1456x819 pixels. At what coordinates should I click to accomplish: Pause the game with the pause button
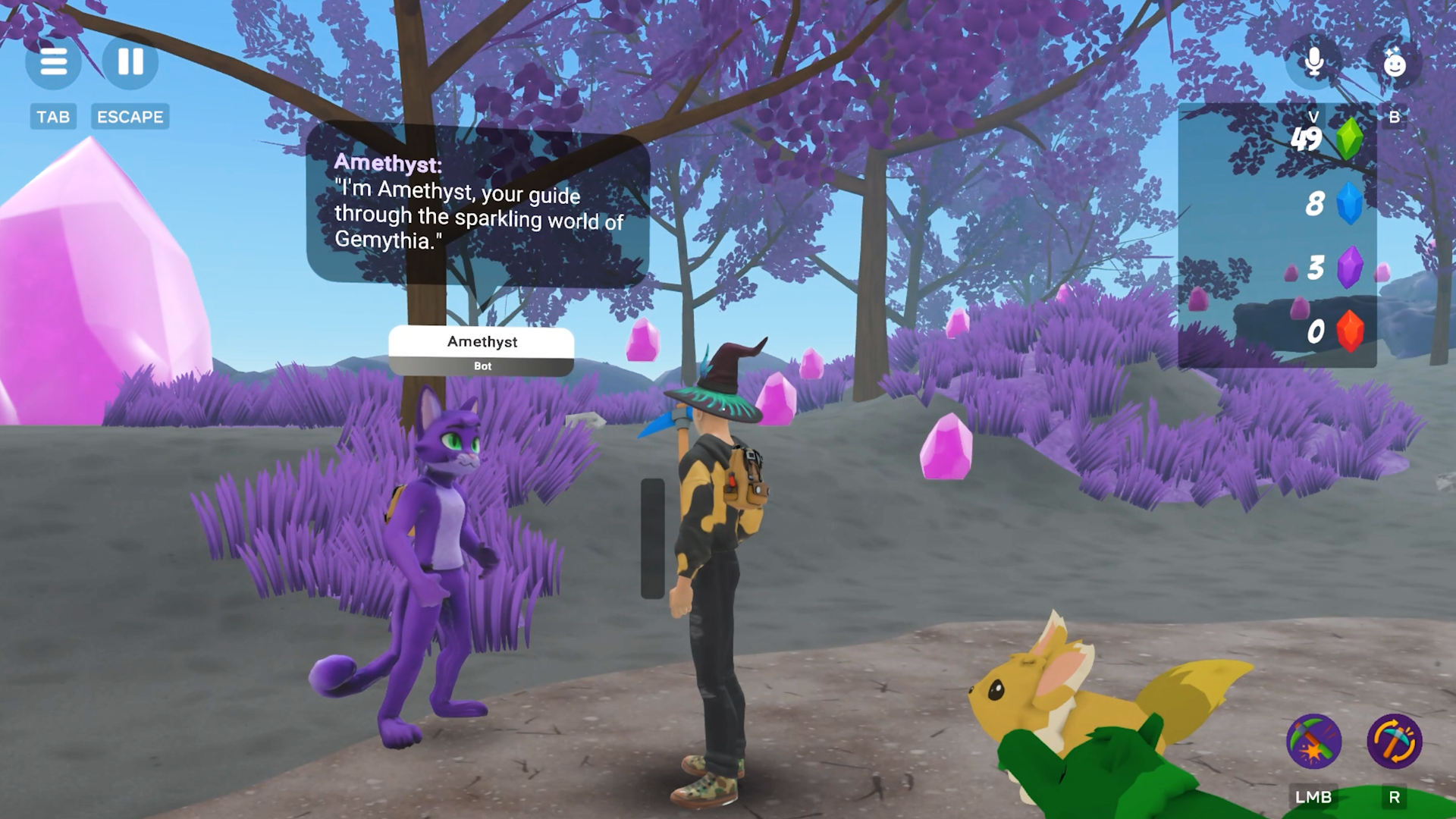coord(130,61)
